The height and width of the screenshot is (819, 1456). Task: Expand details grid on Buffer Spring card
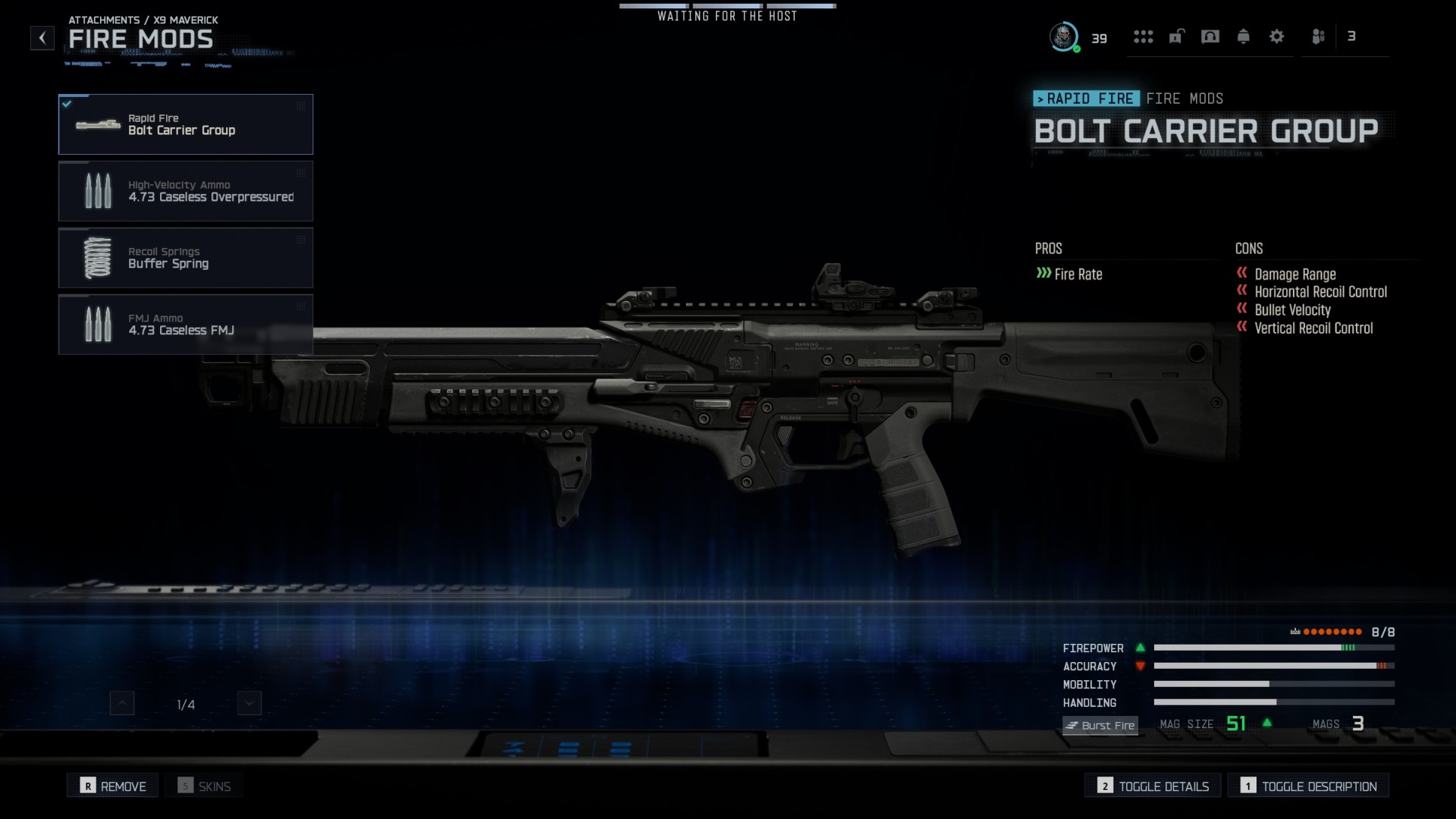(x=302, y=240)
